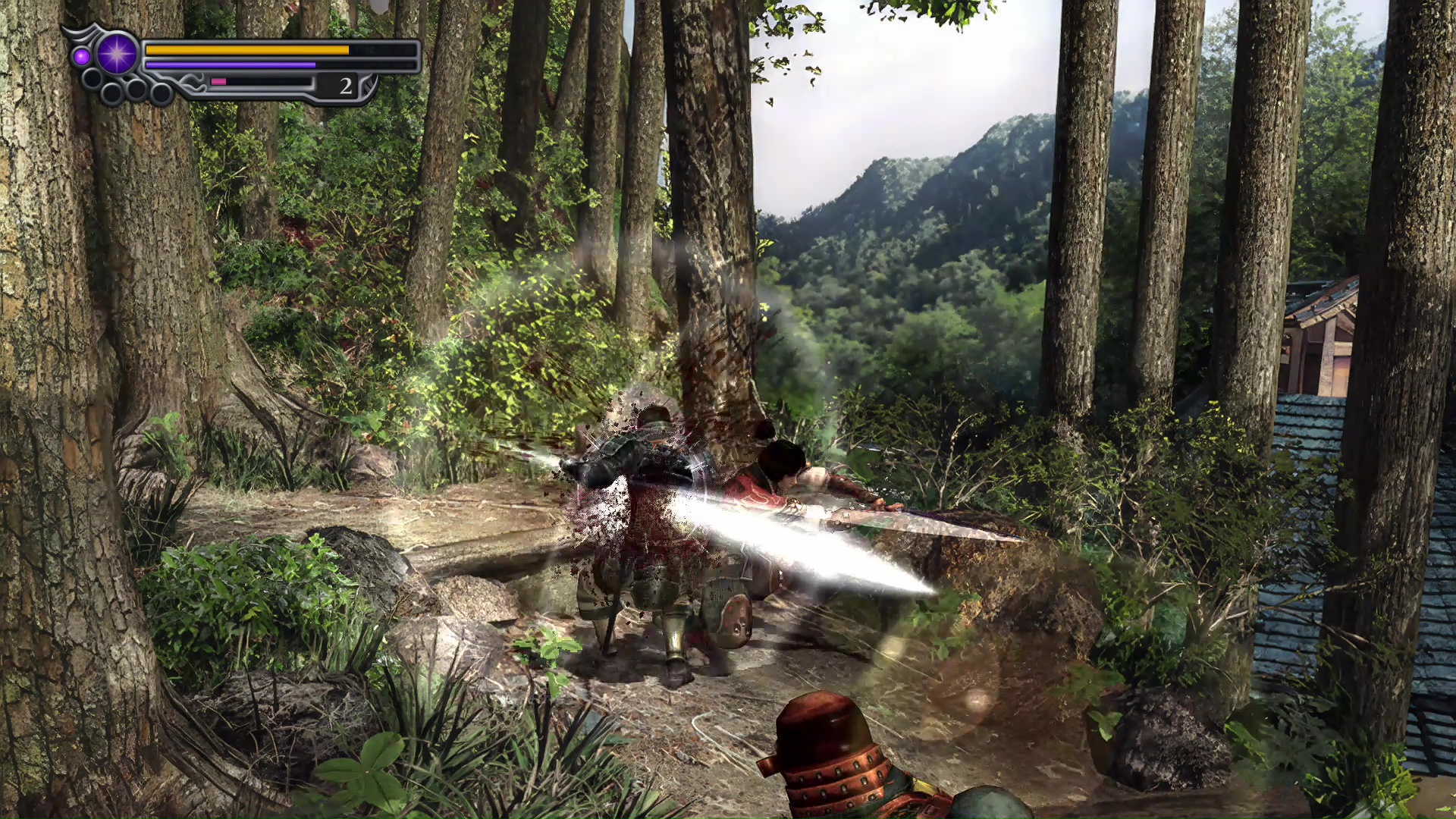Click the large purple orb icon
This screenshot has width=1456, height=819.
tap(118, 53)
